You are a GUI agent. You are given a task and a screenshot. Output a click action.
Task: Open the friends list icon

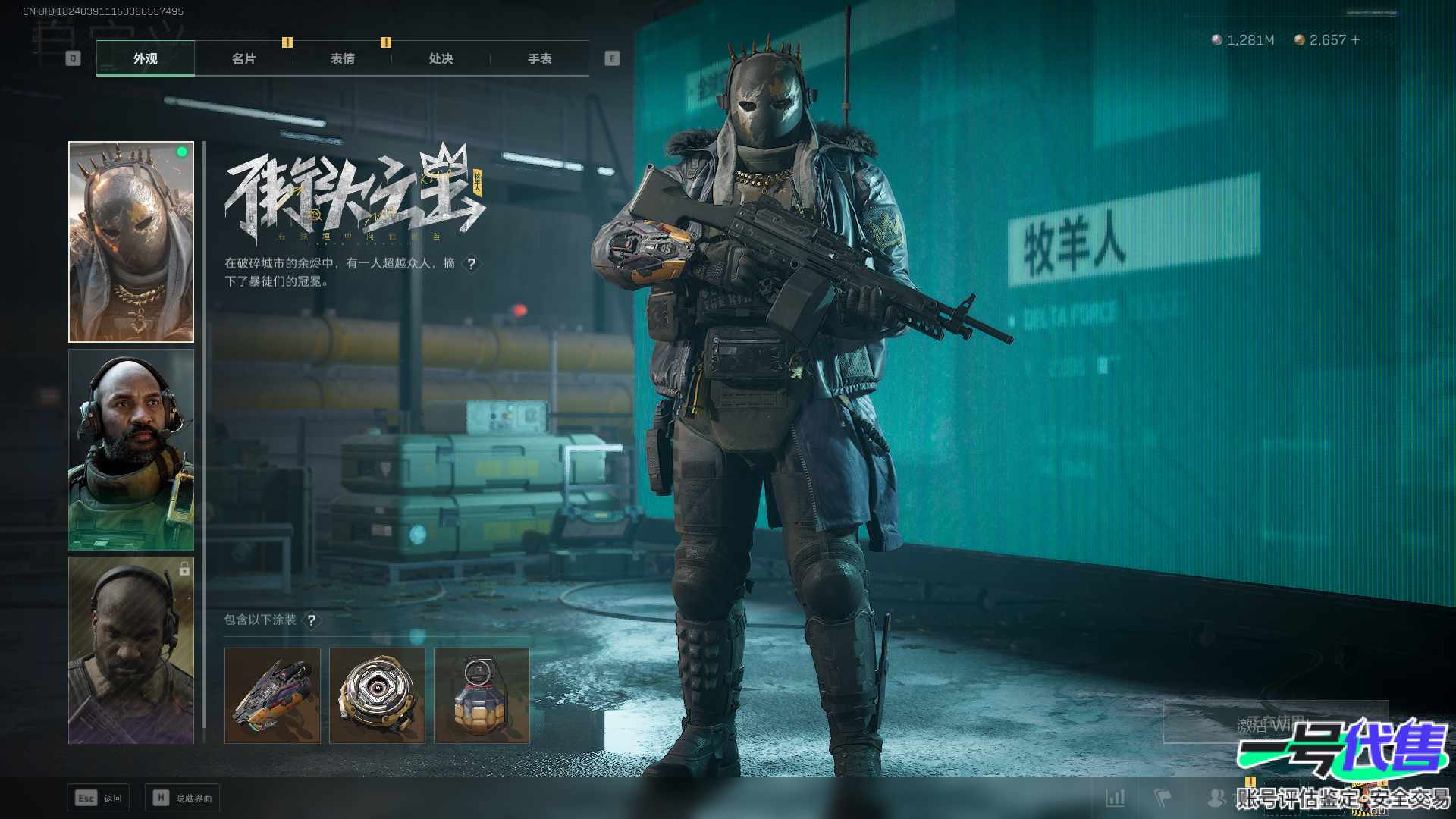click(x=1216, y=798)
